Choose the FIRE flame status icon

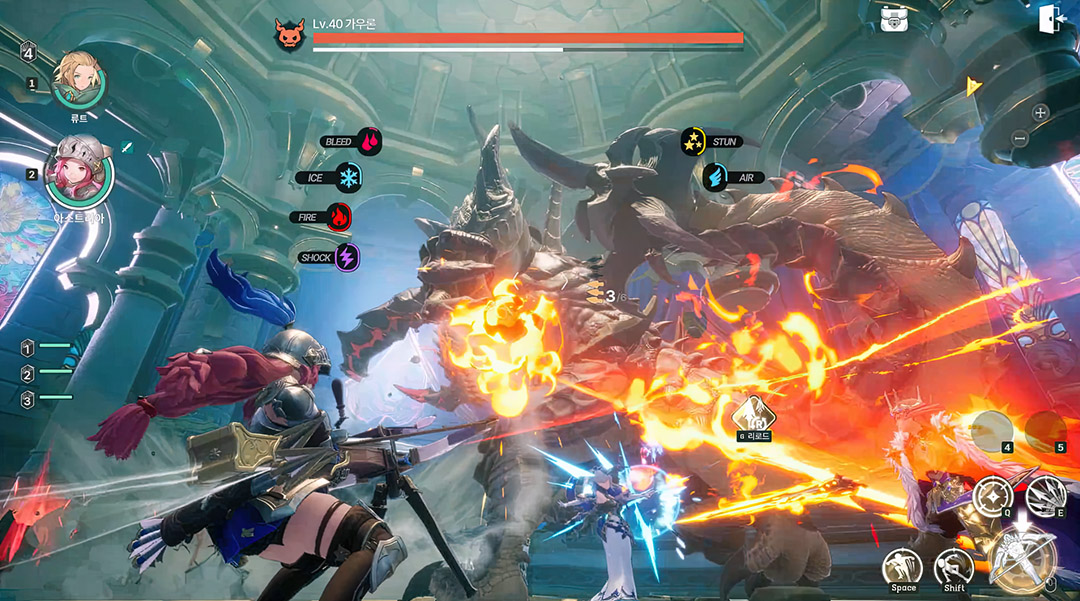tap(338, 216)
